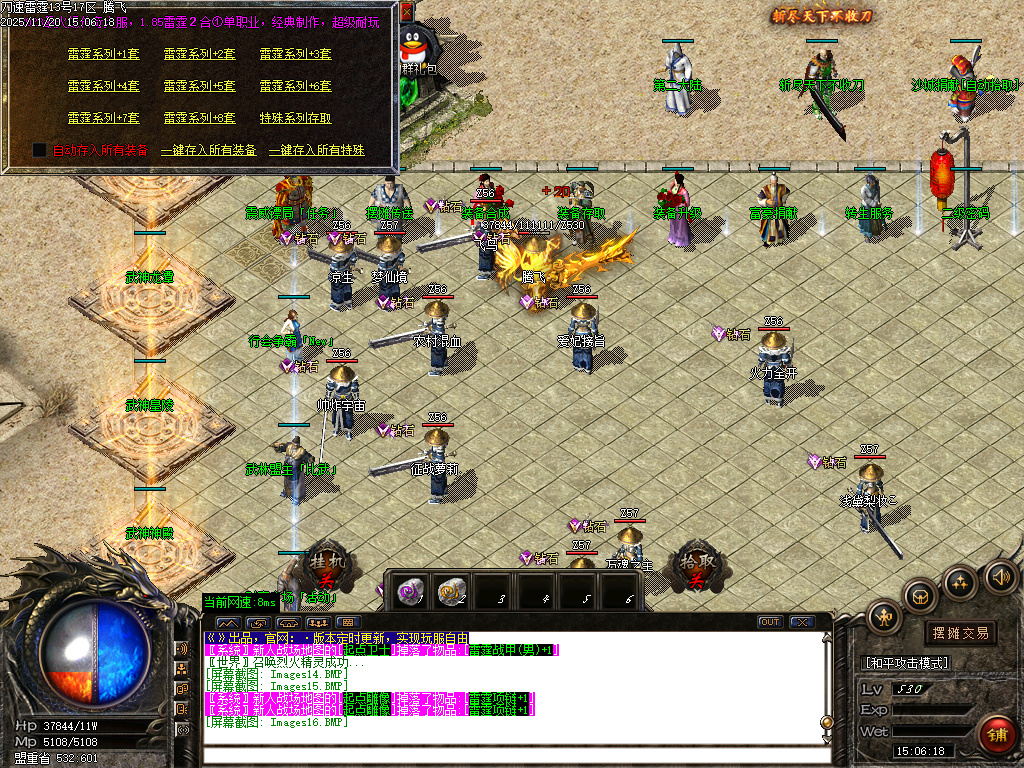Screen dimensions: 1024x768
Task: Open the 摆摊交易 stall trading button
Action: [x=960, y=633]
